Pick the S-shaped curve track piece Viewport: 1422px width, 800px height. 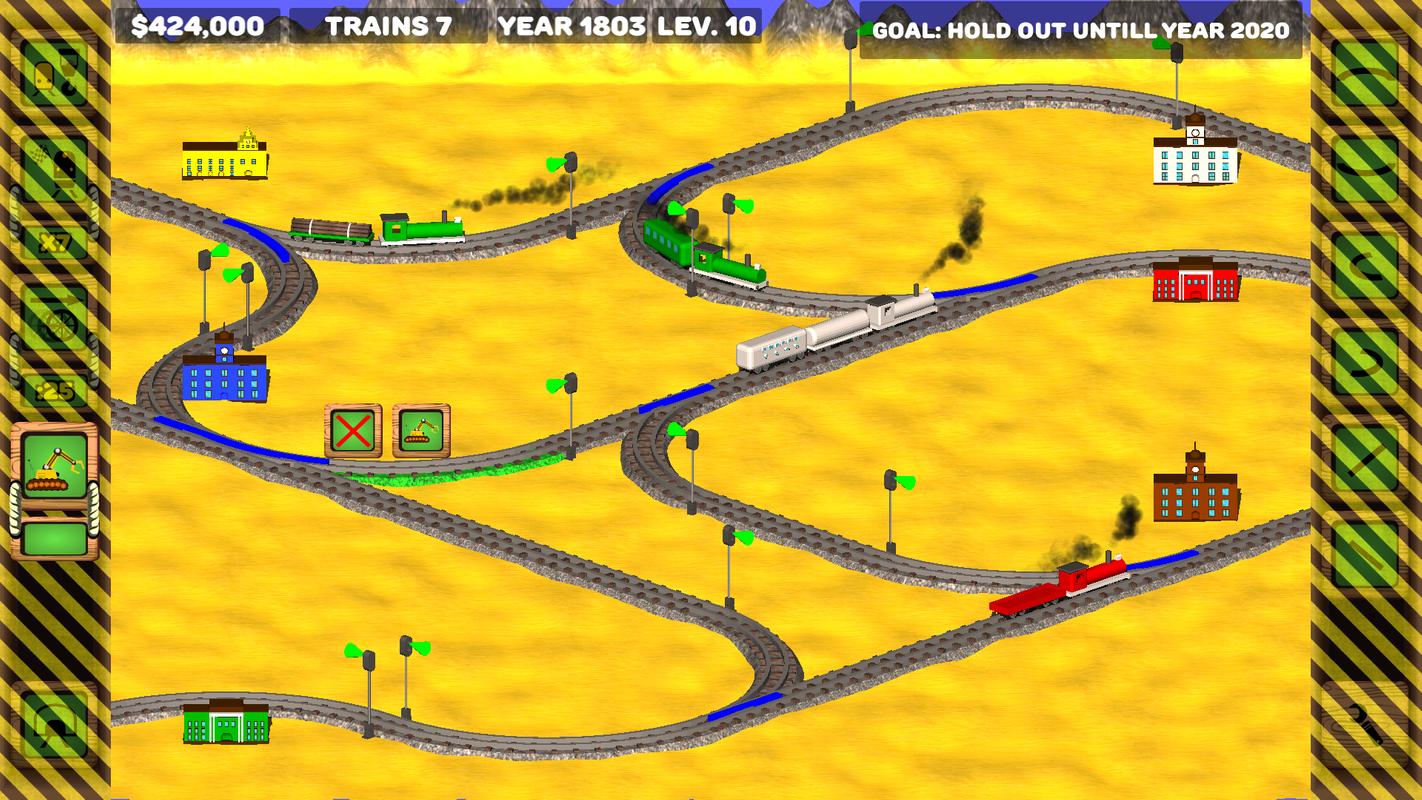(1365, 361)
